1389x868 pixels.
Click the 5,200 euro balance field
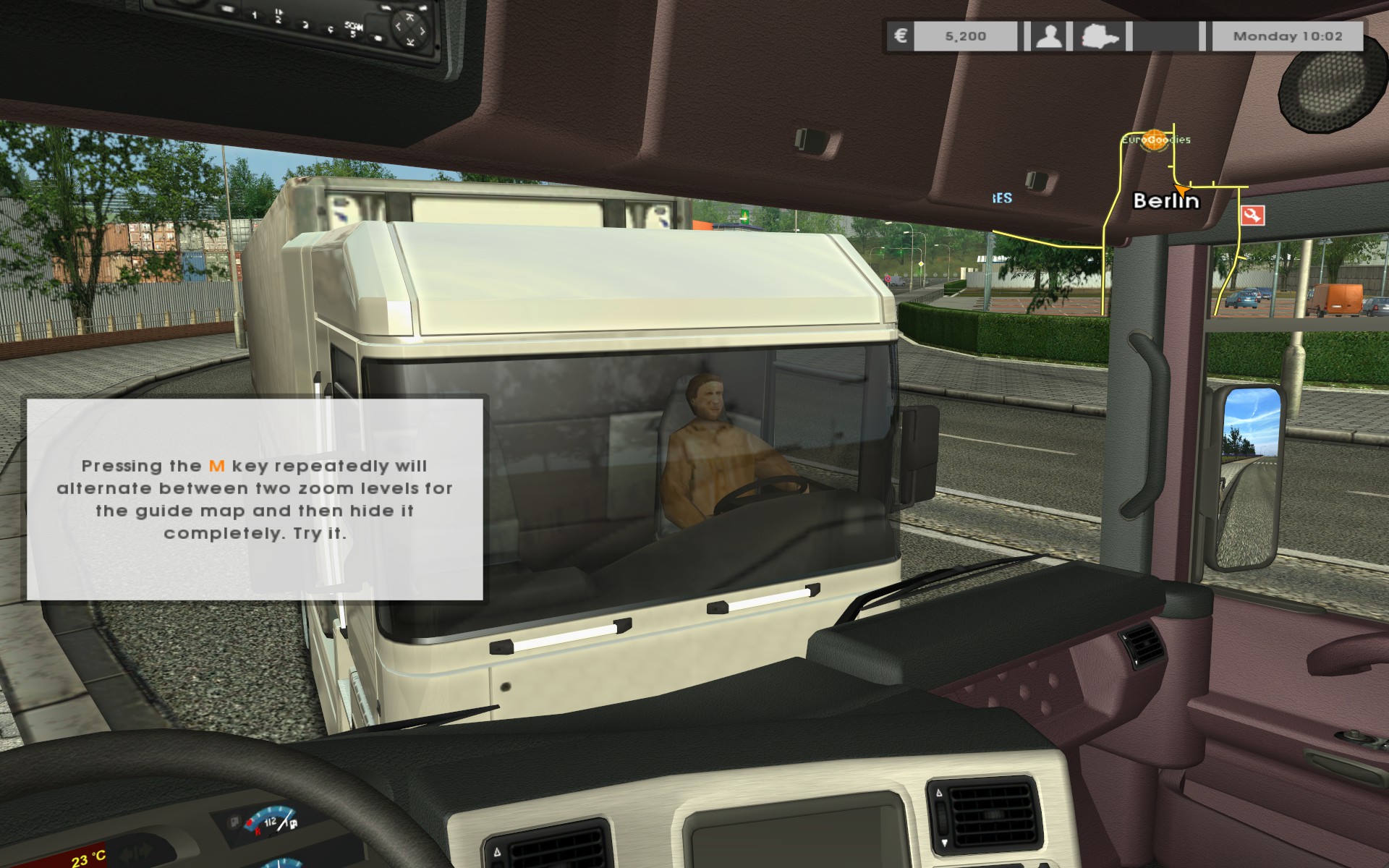click(966, 35)
